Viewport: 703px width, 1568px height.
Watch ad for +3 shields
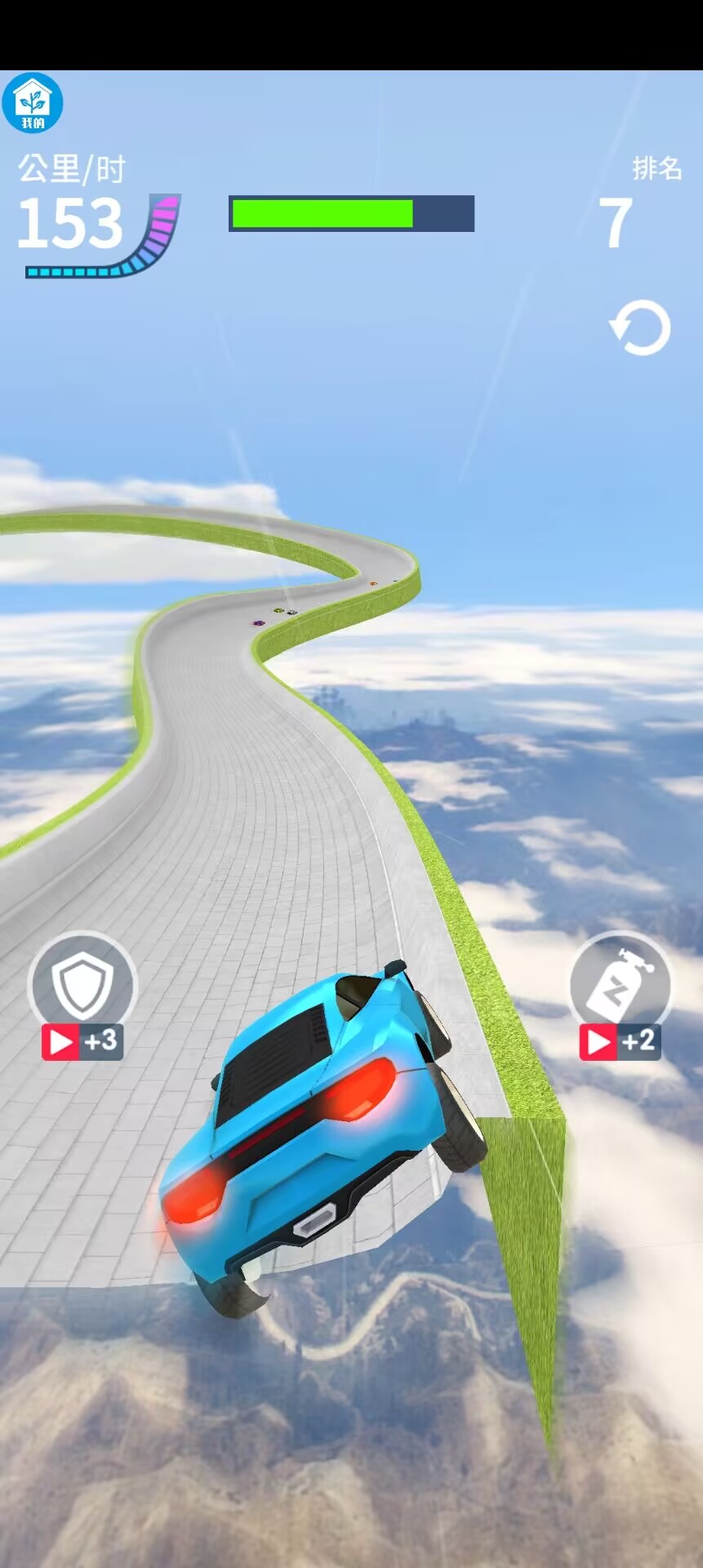click(x=82, y=1041)
